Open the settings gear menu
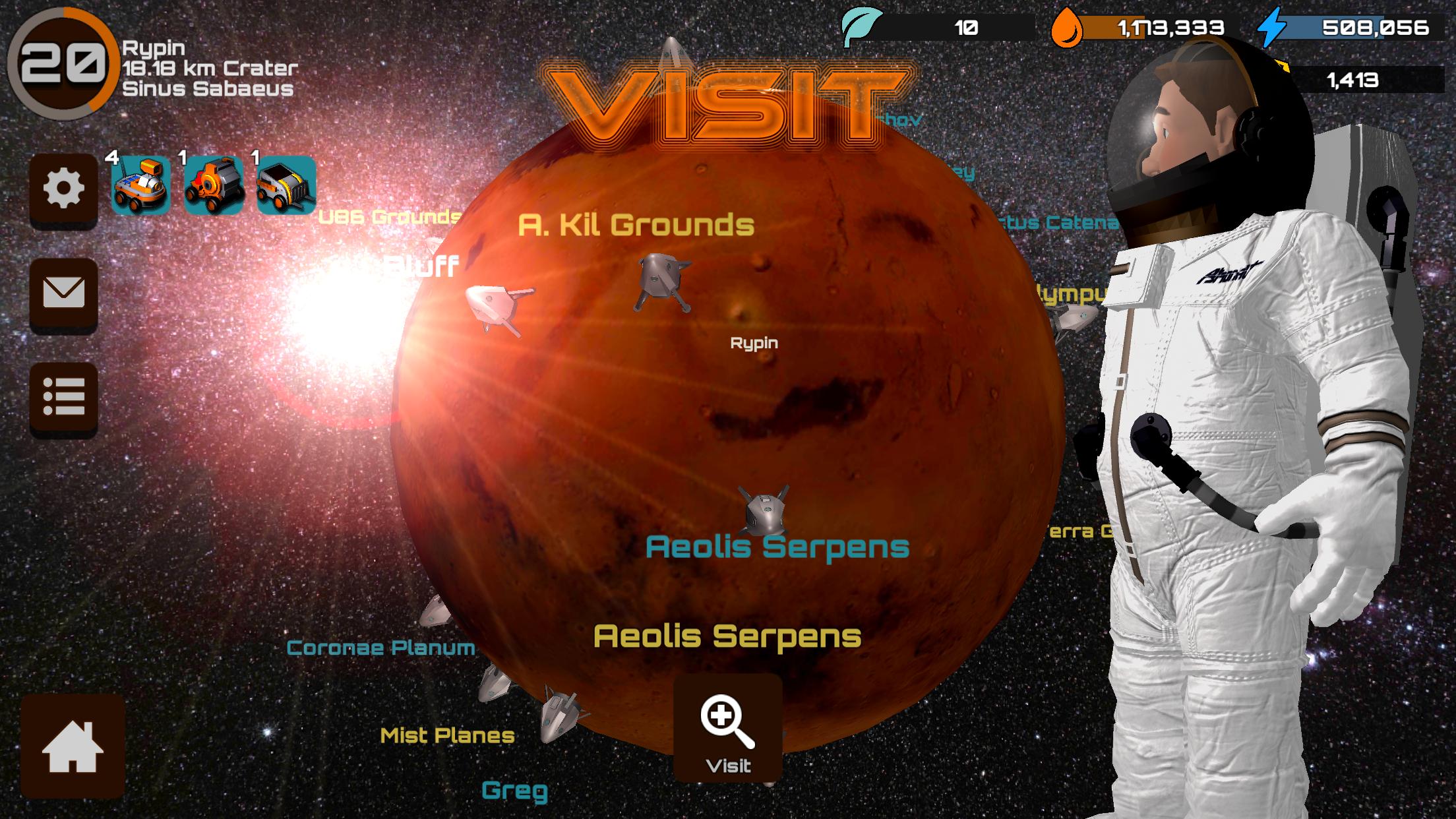Viewport: 1456px width, 819px height. (x=63, y=188)
